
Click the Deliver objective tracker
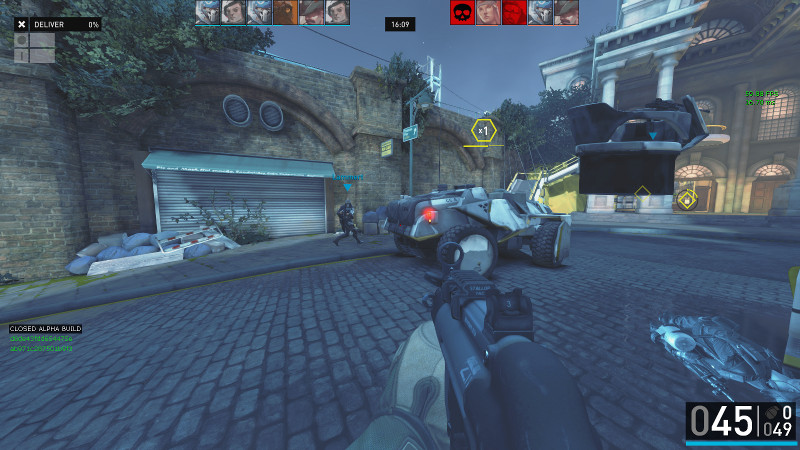pos(57,23)
